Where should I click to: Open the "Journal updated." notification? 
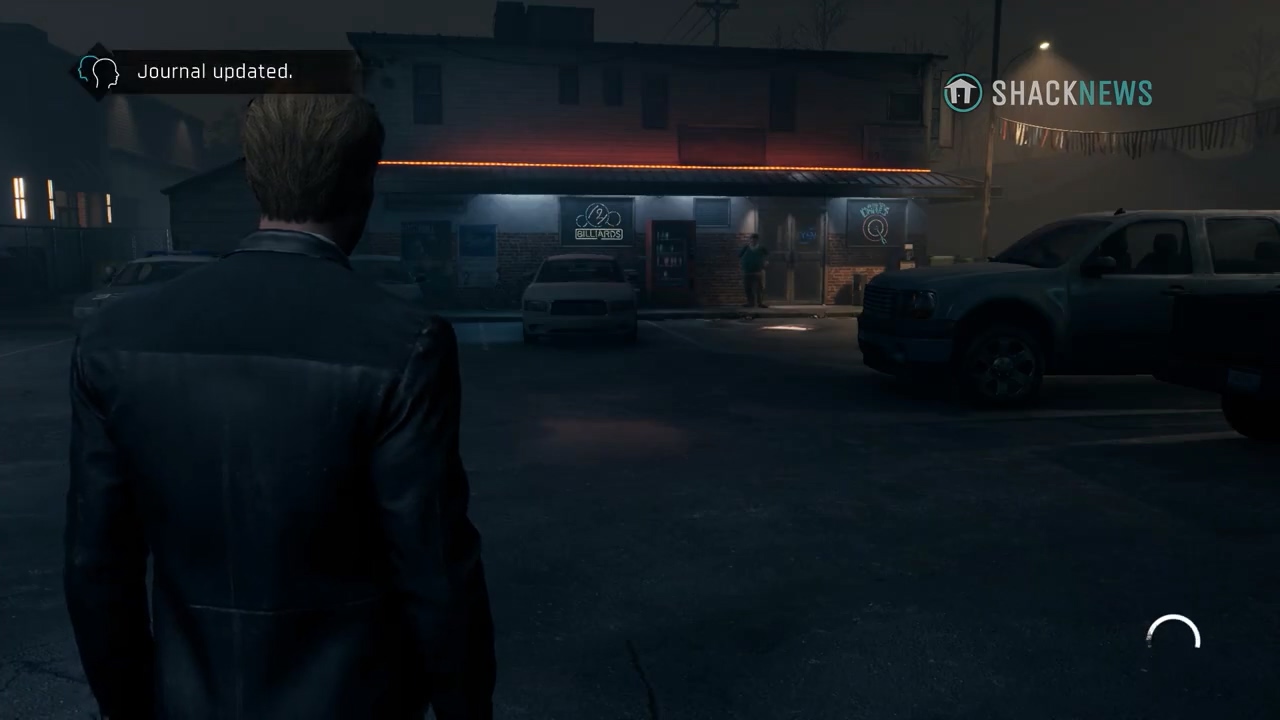pyautogui.click(x=215, y=72)
